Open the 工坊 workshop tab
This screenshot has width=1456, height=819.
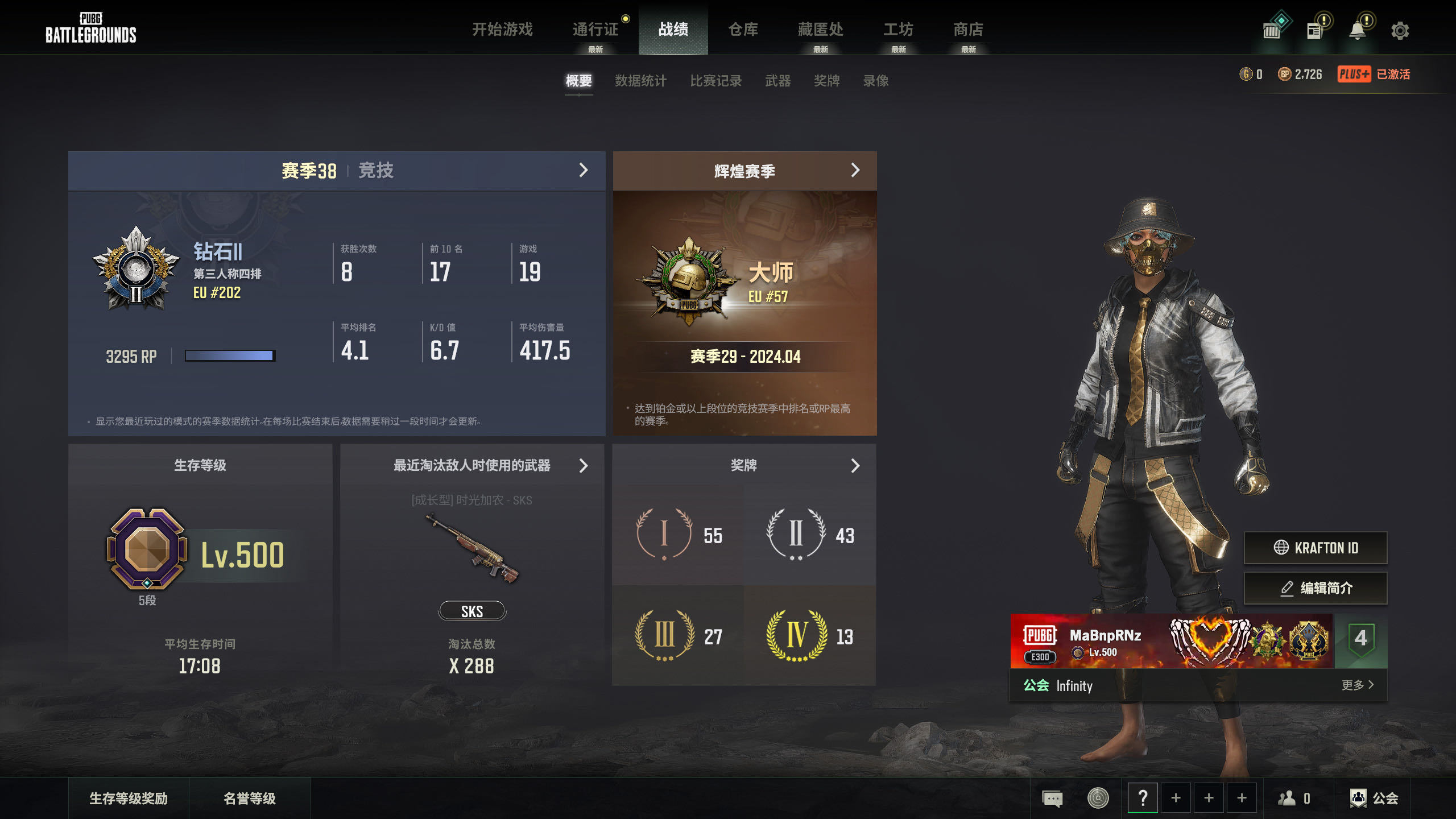pos(898,29)
